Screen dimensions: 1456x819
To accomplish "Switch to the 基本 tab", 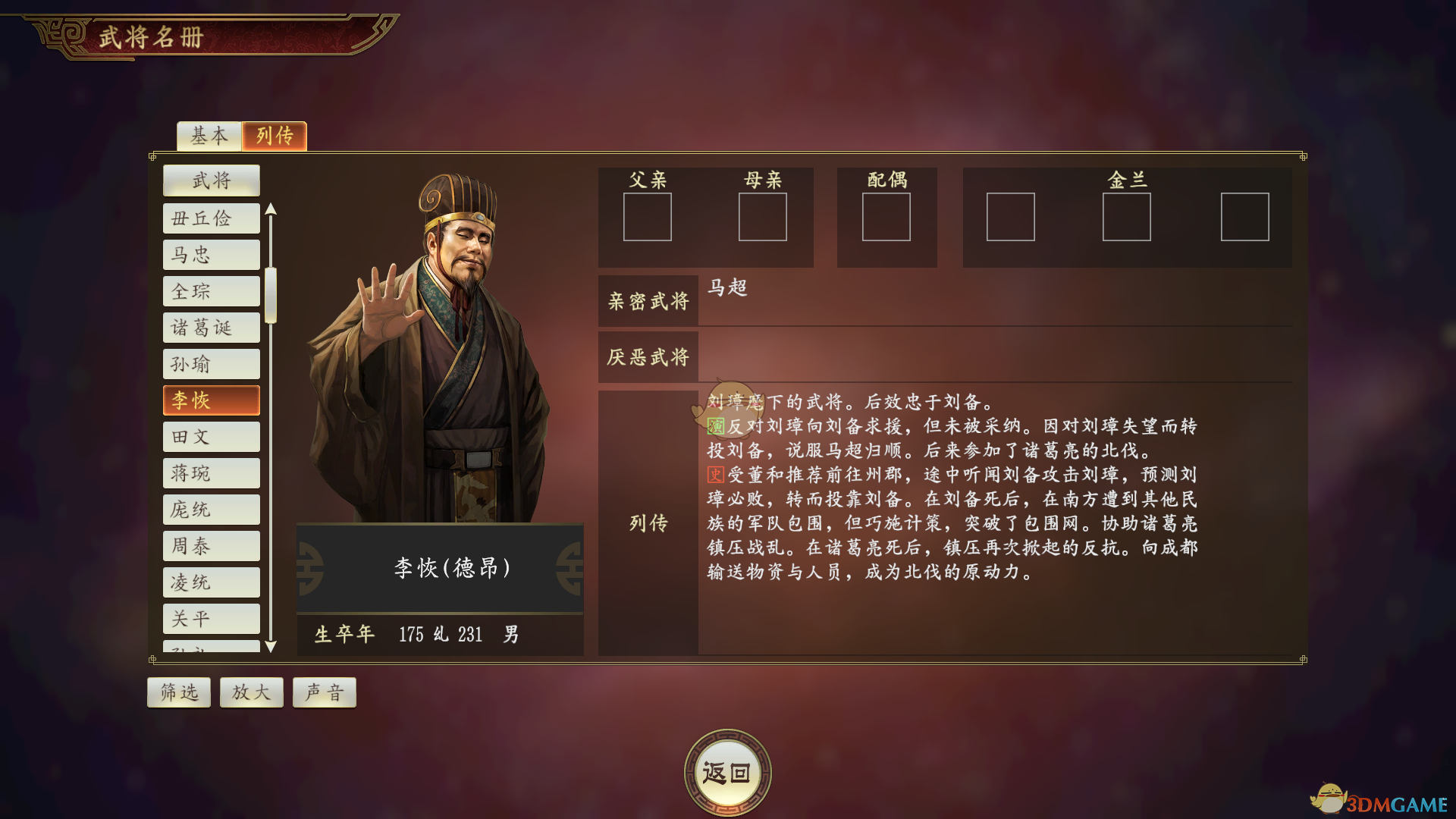I will click(x=208, y=136).
